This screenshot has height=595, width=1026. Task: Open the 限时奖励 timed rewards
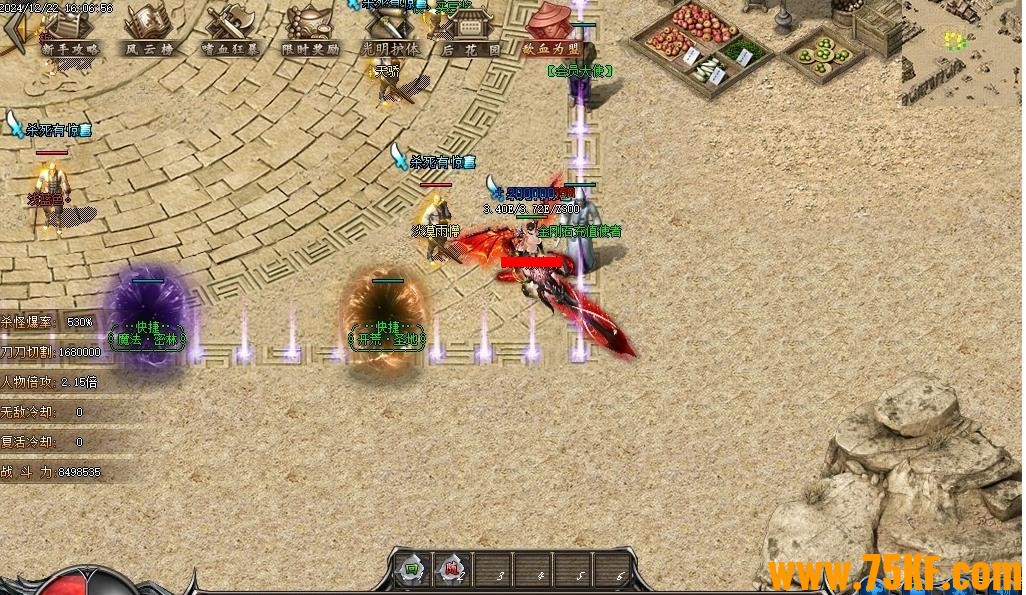pos(310,30)
